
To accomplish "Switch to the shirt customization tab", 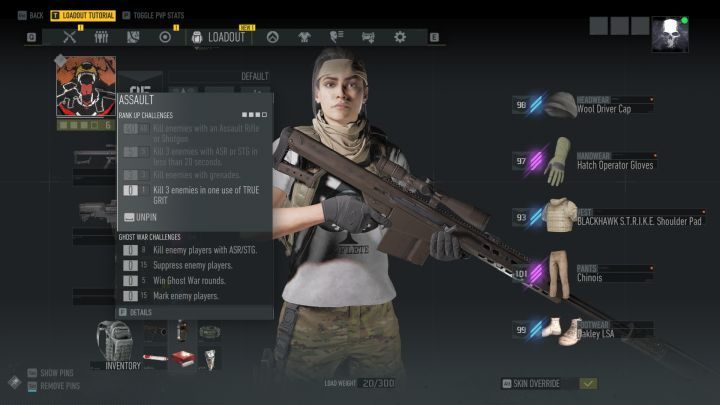I will point(304,37).
